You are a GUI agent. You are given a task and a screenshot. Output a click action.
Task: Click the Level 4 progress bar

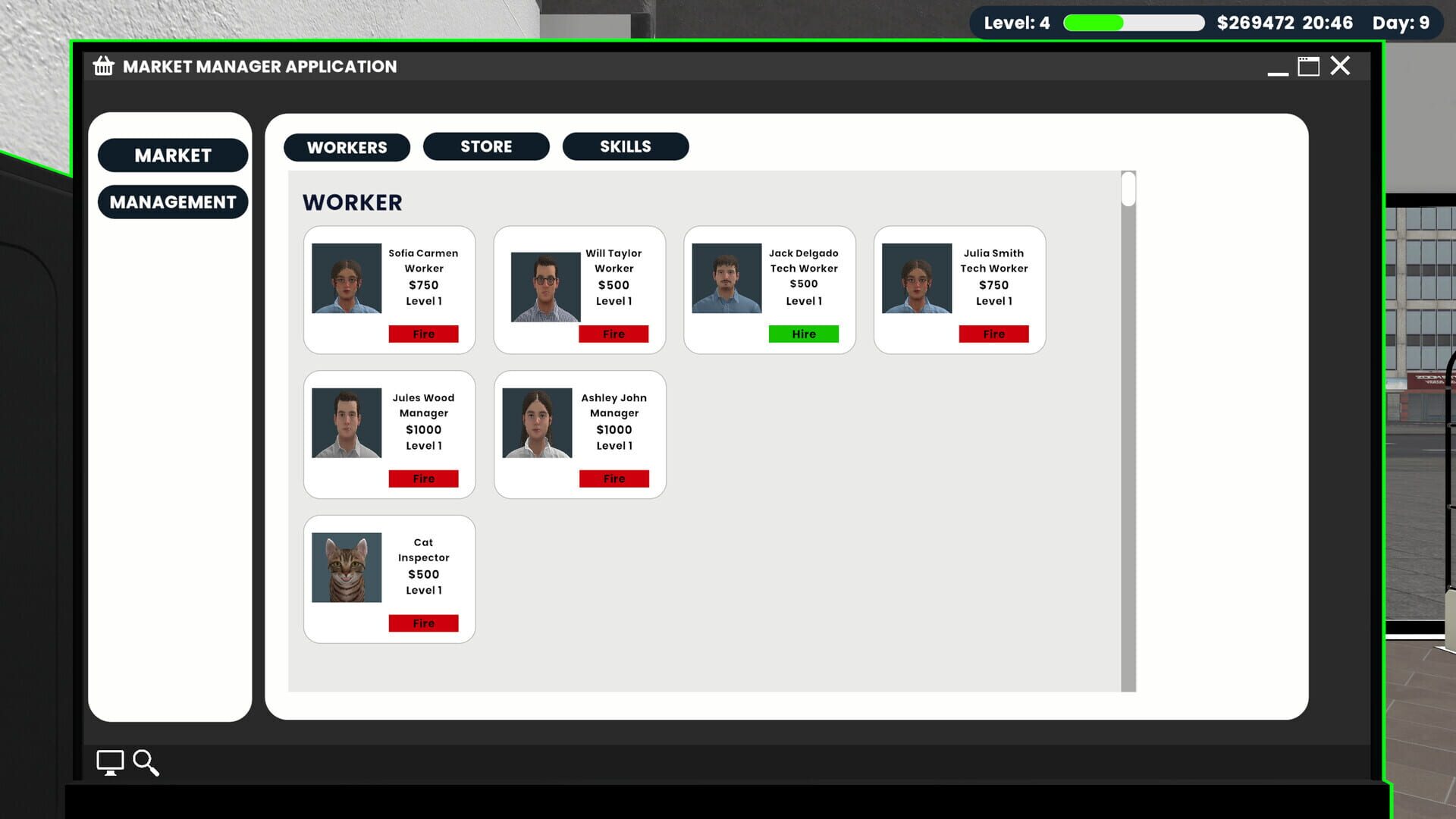tap(1133, 23)
